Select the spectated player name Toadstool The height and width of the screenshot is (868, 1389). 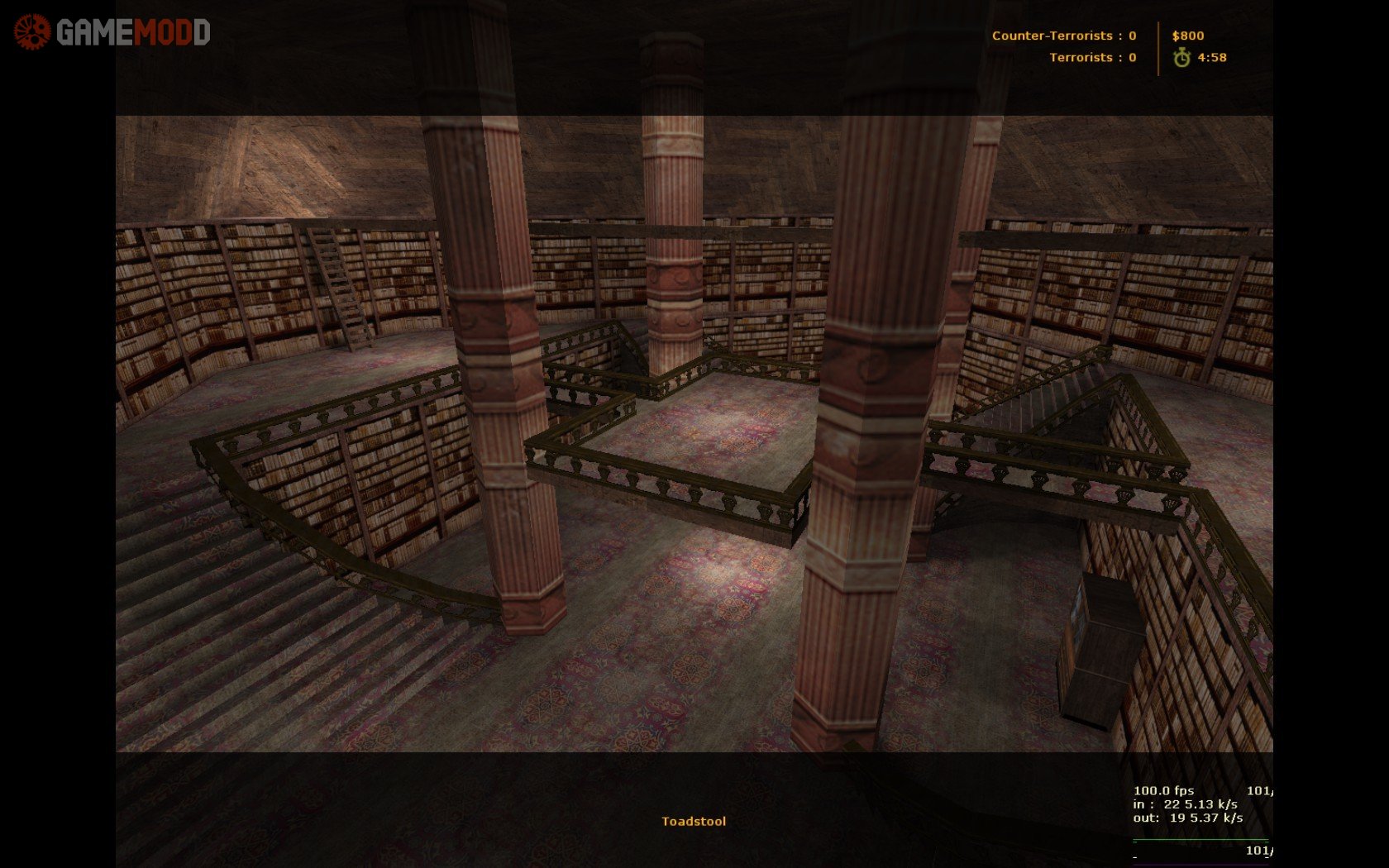point(693,821)
